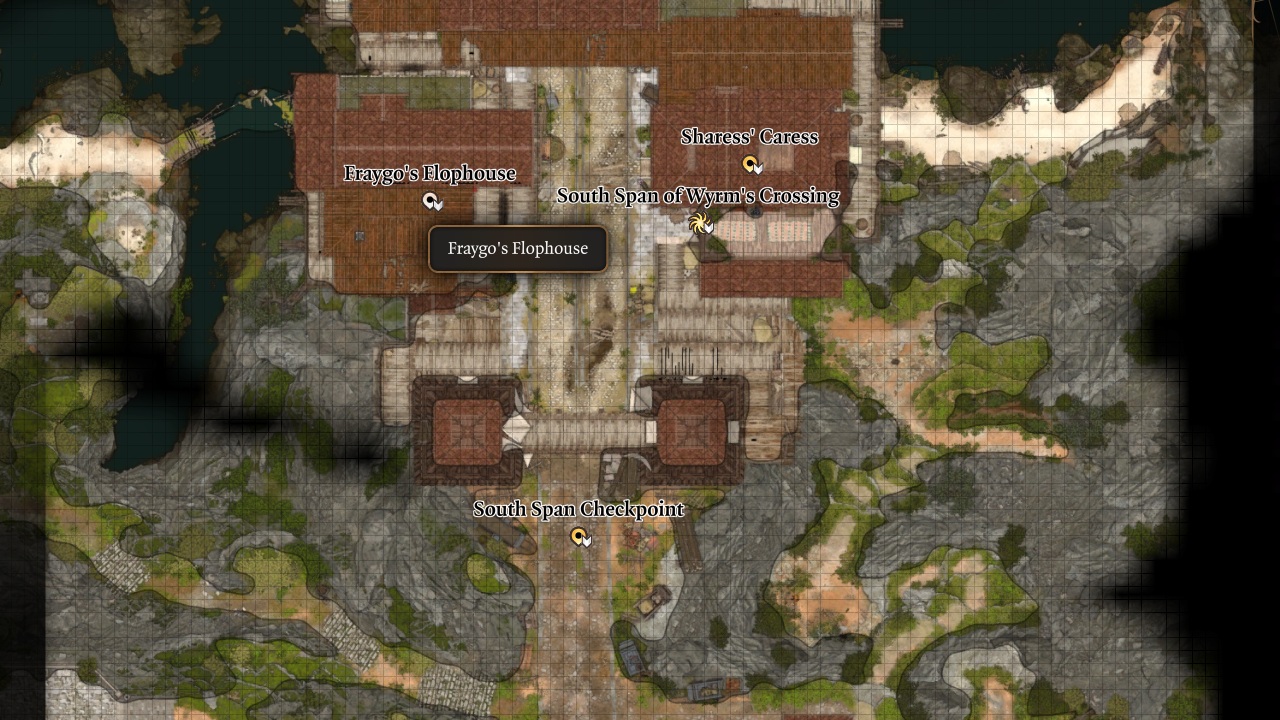Click the Fraygo's Flophouse tooltip box
This screenshot has width=1280, height=720.
pos(516,248)
